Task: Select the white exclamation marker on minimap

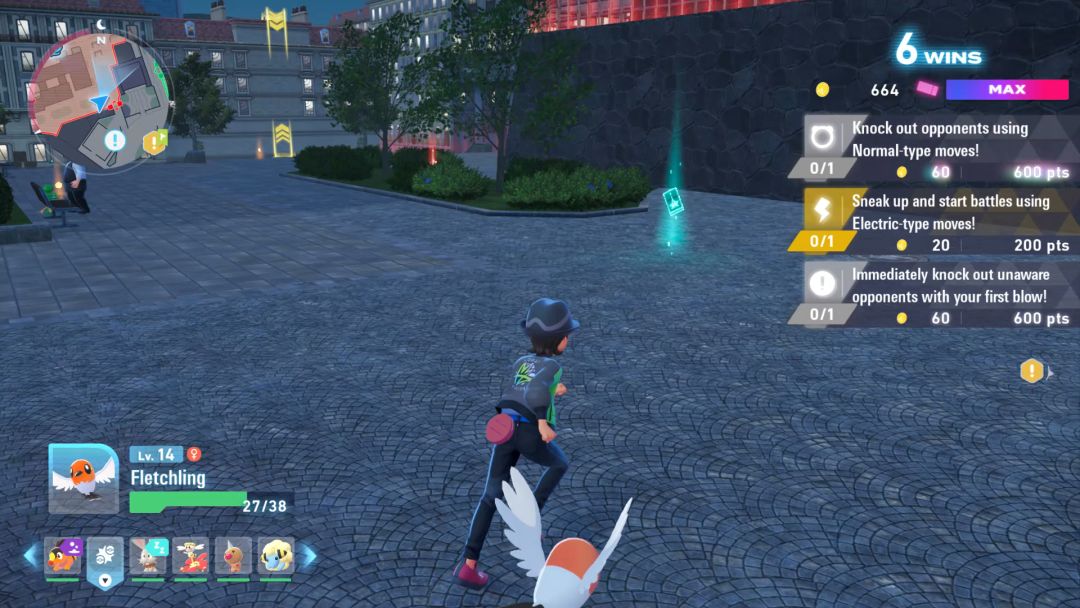Action: click(x=115, y=140)
